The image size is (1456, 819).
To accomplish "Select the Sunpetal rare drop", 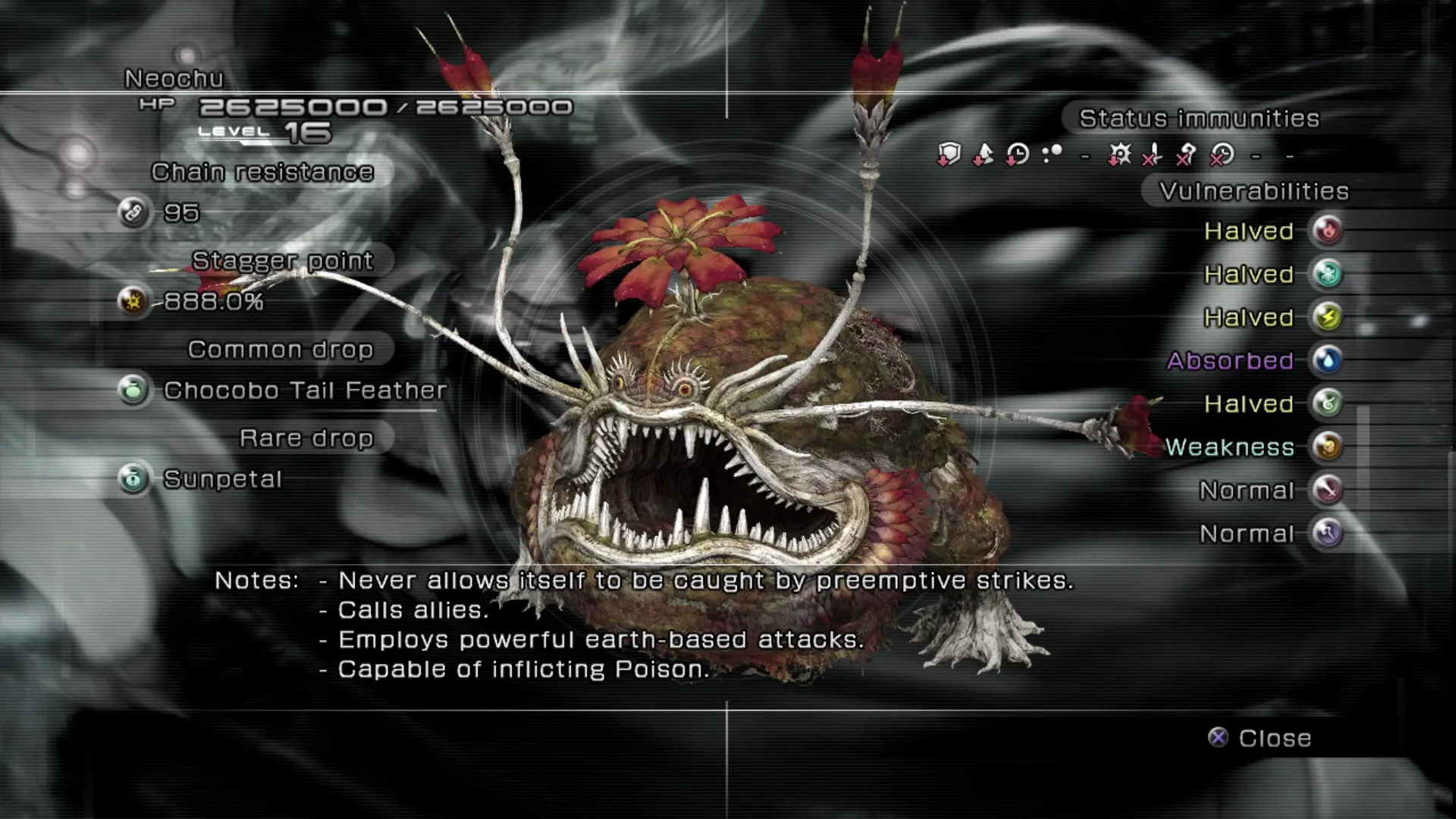I will point(222,479).
